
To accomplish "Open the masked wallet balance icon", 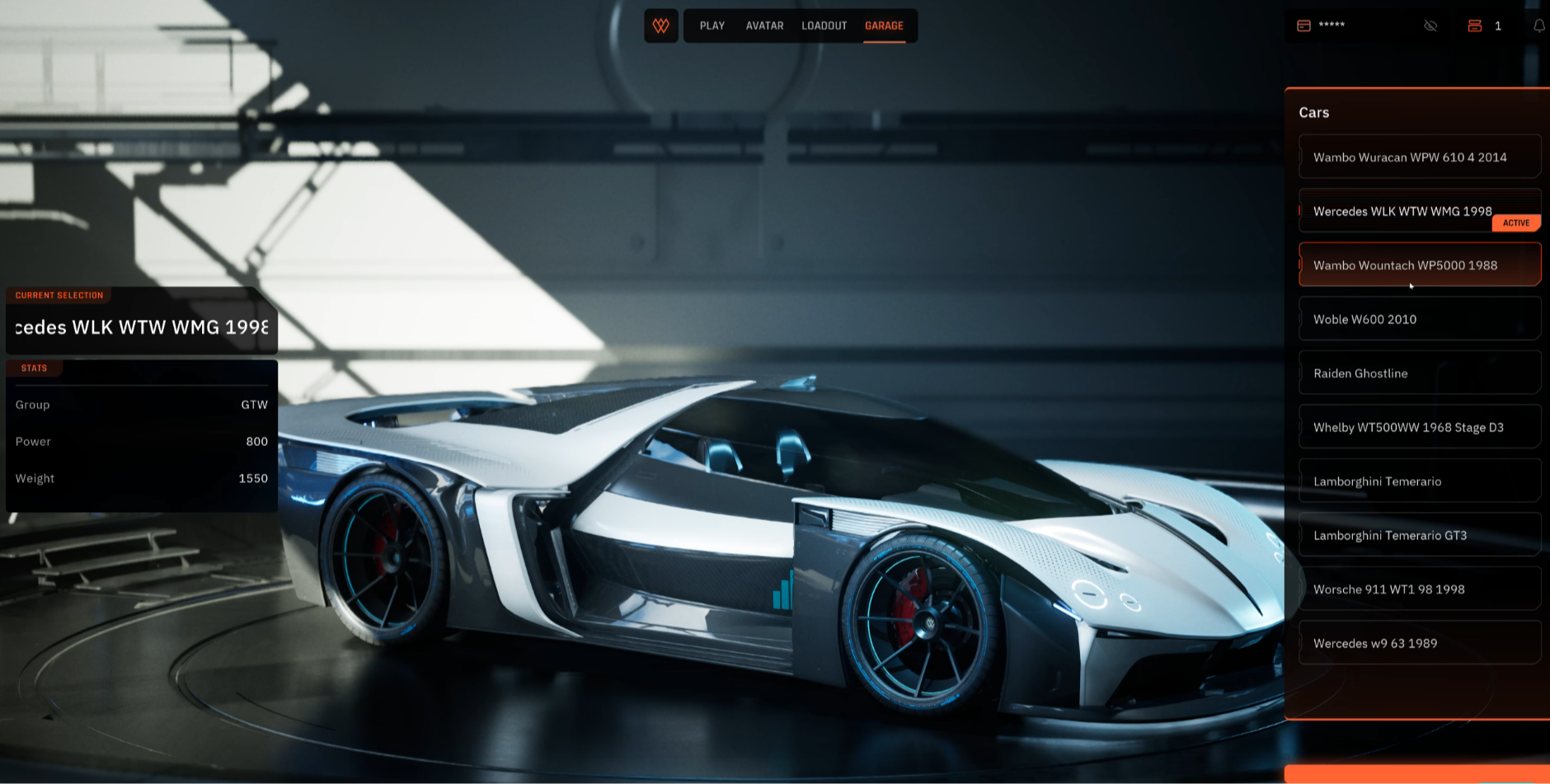I will point(1303,26).
